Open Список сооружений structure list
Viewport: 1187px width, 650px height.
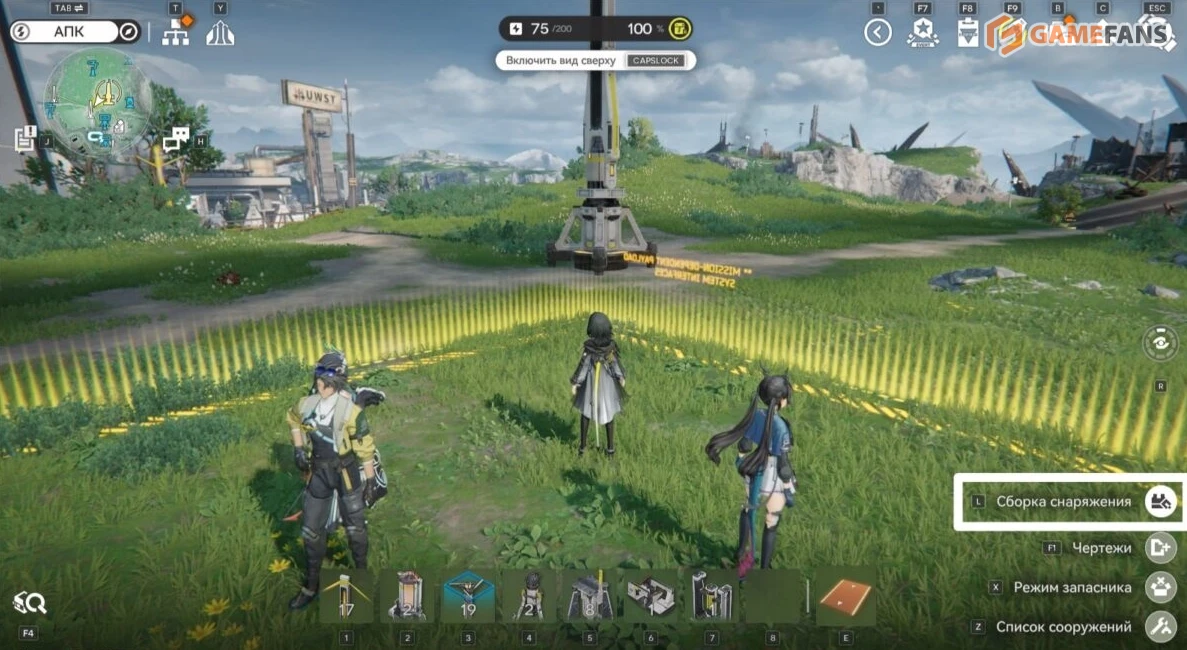(1160, 627)
